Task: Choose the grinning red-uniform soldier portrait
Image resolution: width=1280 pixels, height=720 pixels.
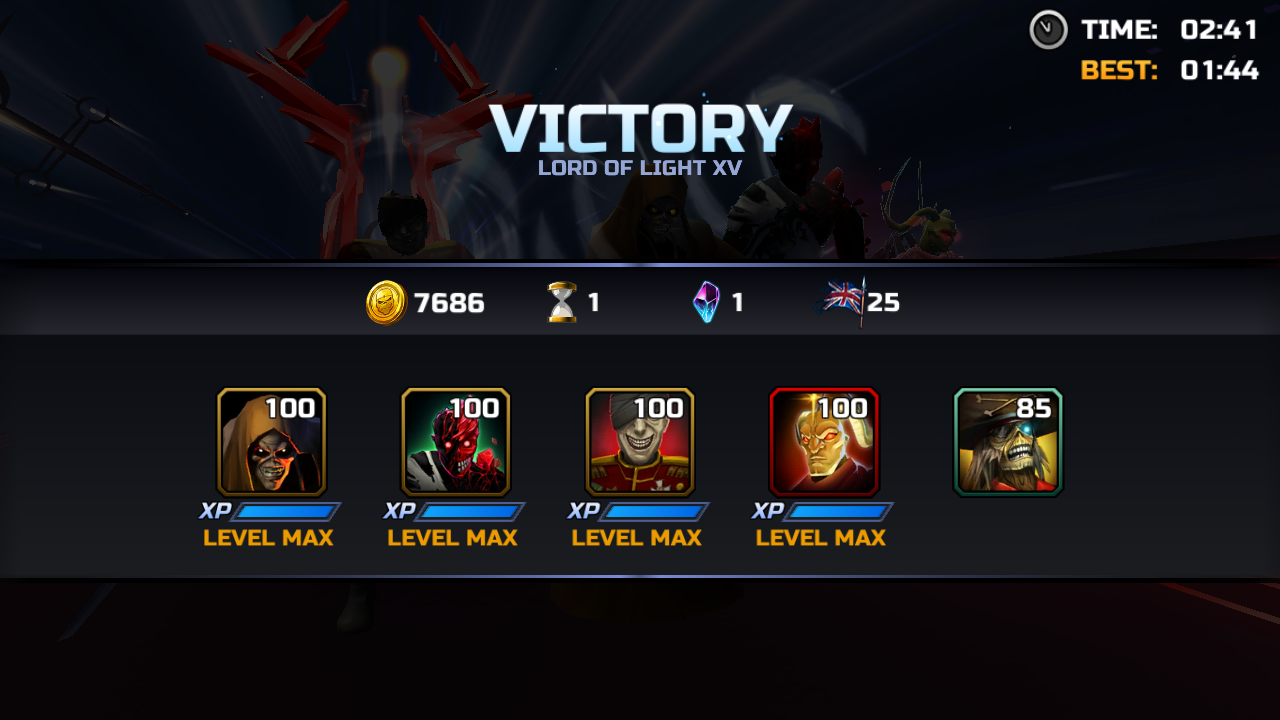Action: [x=639, y=442]
